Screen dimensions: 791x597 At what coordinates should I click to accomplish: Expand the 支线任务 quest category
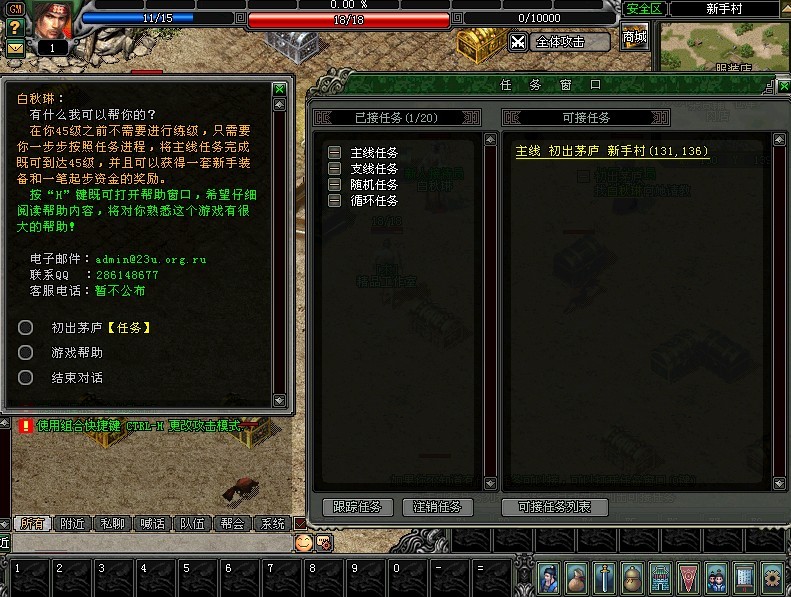point(335,169)
